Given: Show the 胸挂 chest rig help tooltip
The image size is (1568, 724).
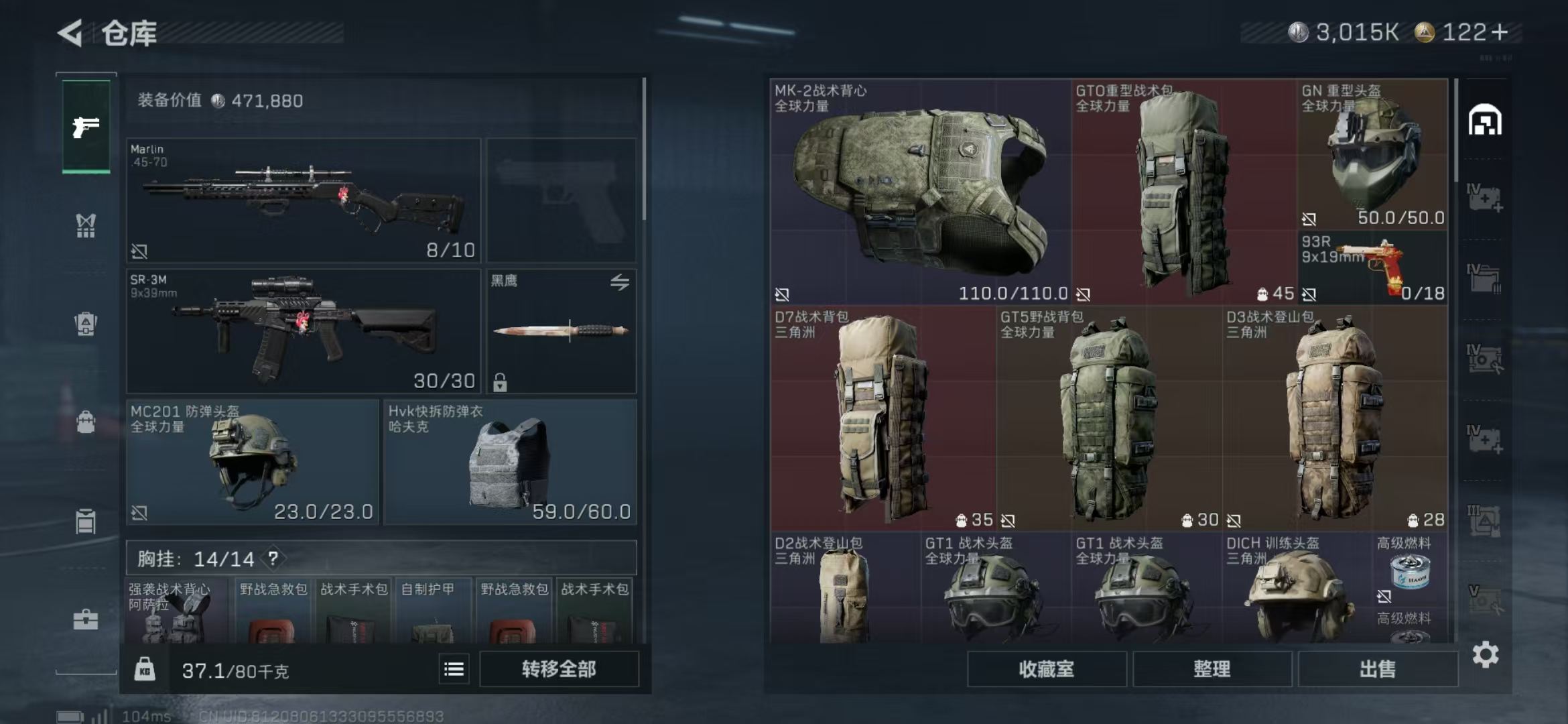Looking at the screenshot, I should coord(273,558).
